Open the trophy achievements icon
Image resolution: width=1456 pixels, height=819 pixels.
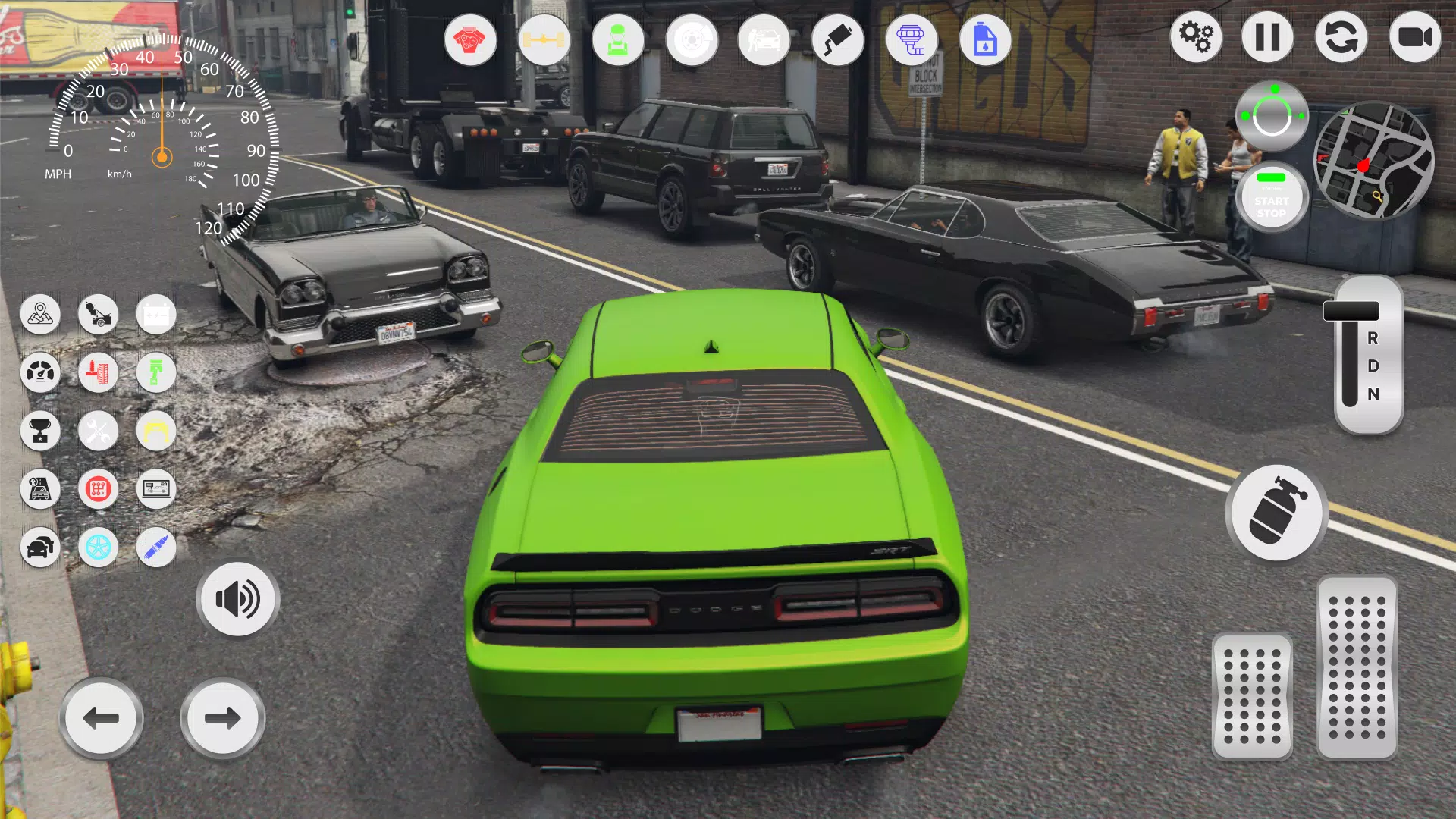(x=41, y=431)
